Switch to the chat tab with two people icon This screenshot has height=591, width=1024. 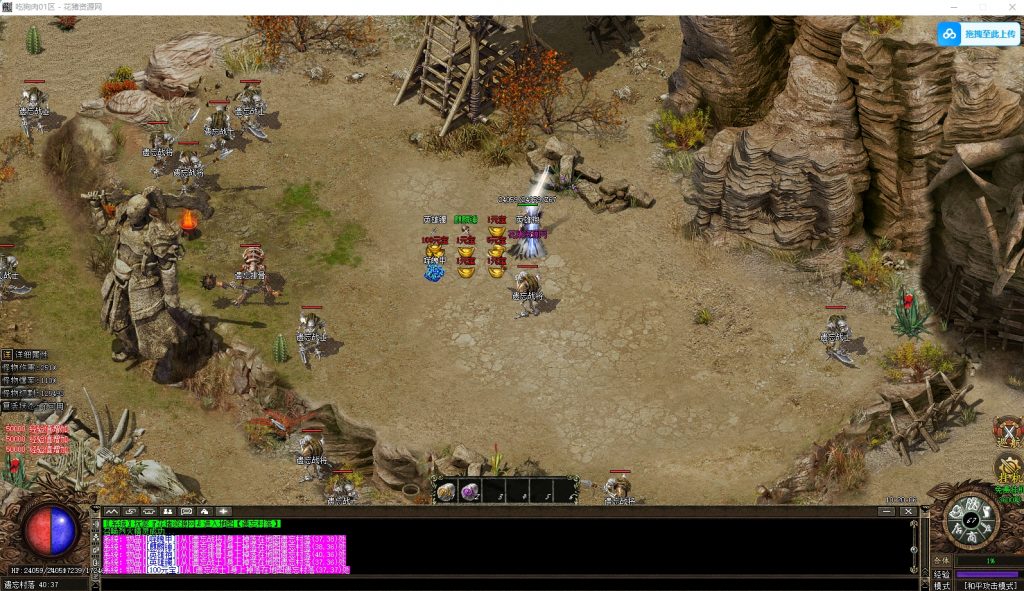(x=168, y=511)
